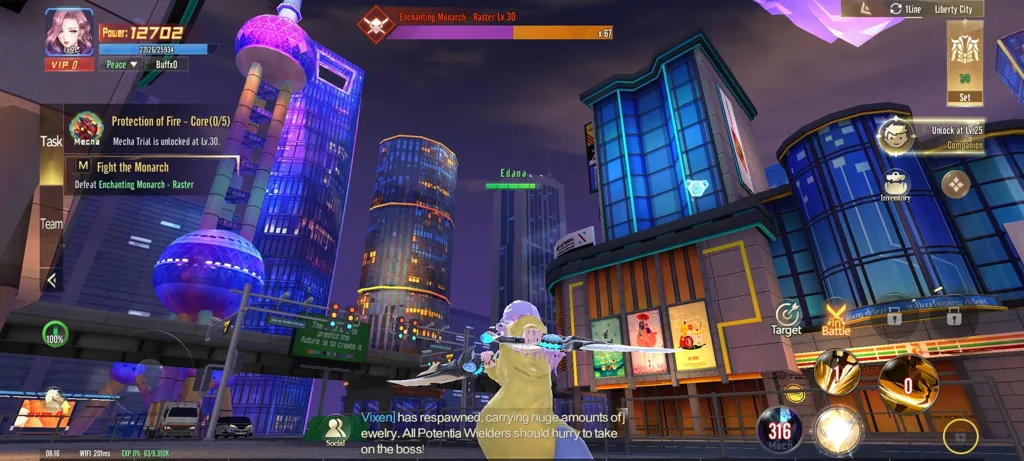Open the Companion feature
Screen dimensions: 1024x461
point(896,135)
